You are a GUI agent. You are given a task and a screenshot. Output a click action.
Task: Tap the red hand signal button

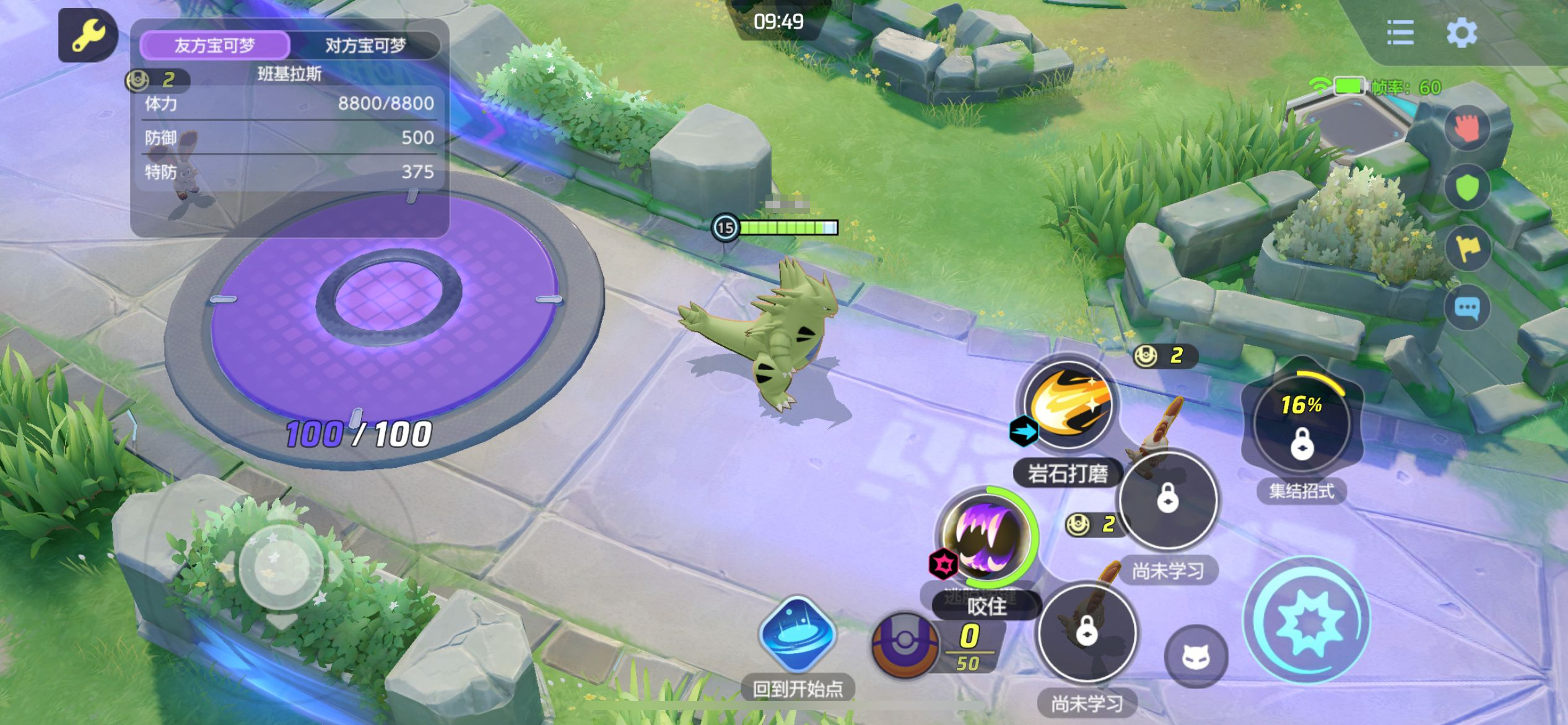point(1466,128)
